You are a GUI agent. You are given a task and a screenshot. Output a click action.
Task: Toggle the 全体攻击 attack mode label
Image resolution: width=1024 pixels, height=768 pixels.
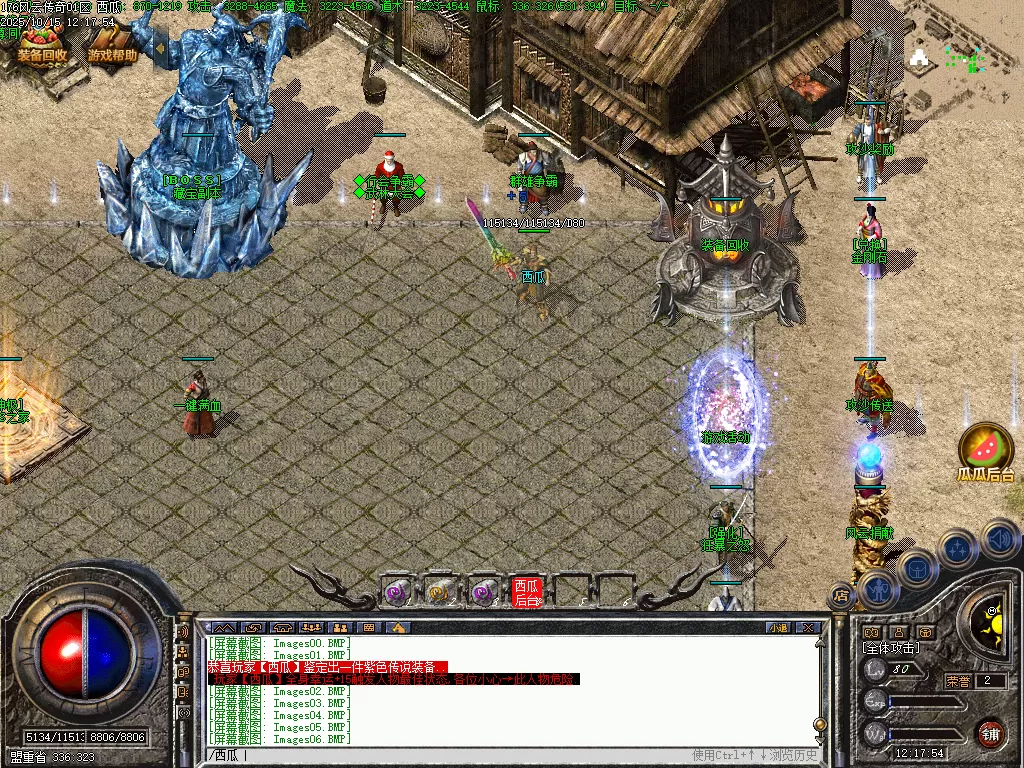(x=890, y=648)
